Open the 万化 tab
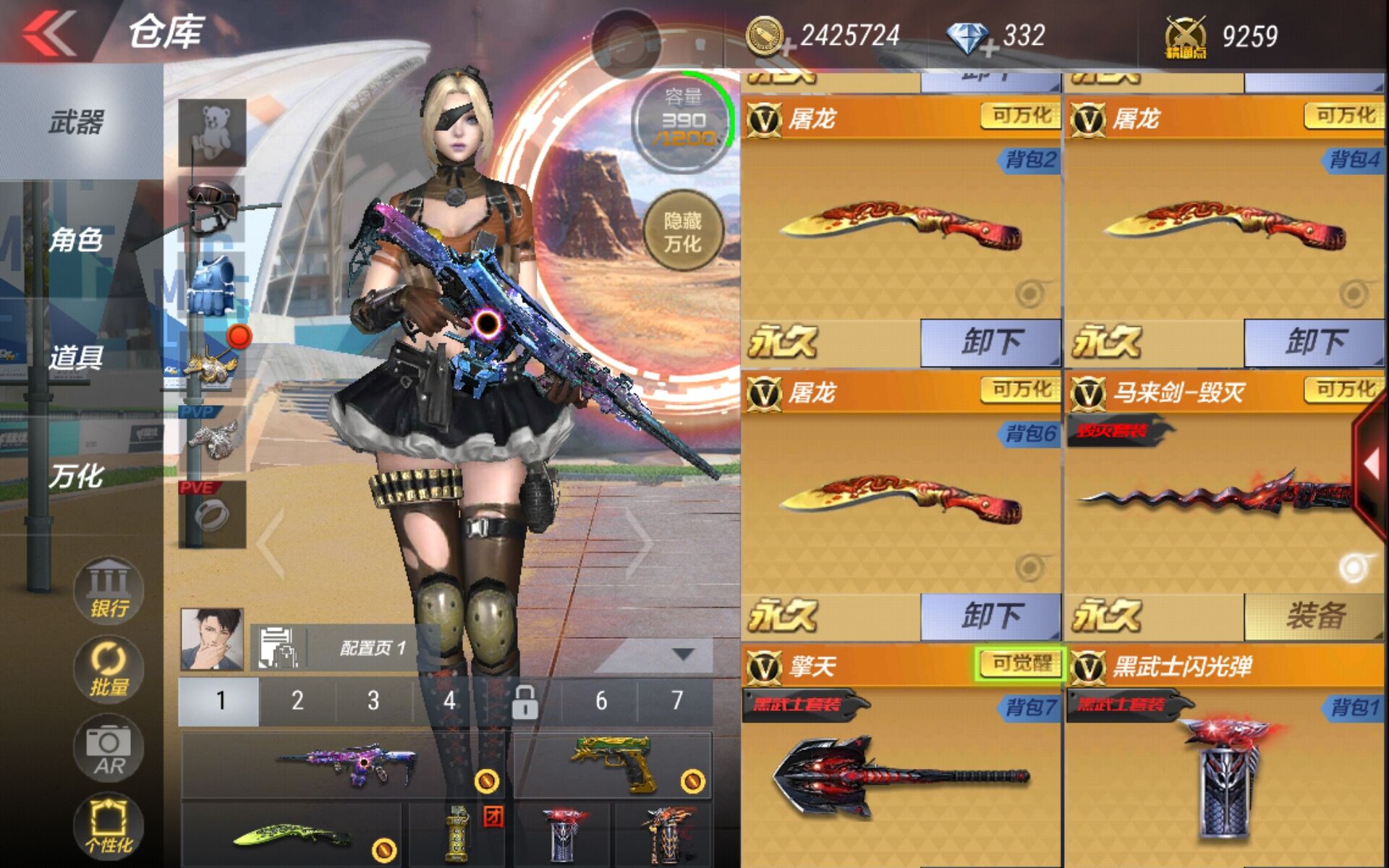Screen dimensions: 1389x868 (x=76, y=476)
